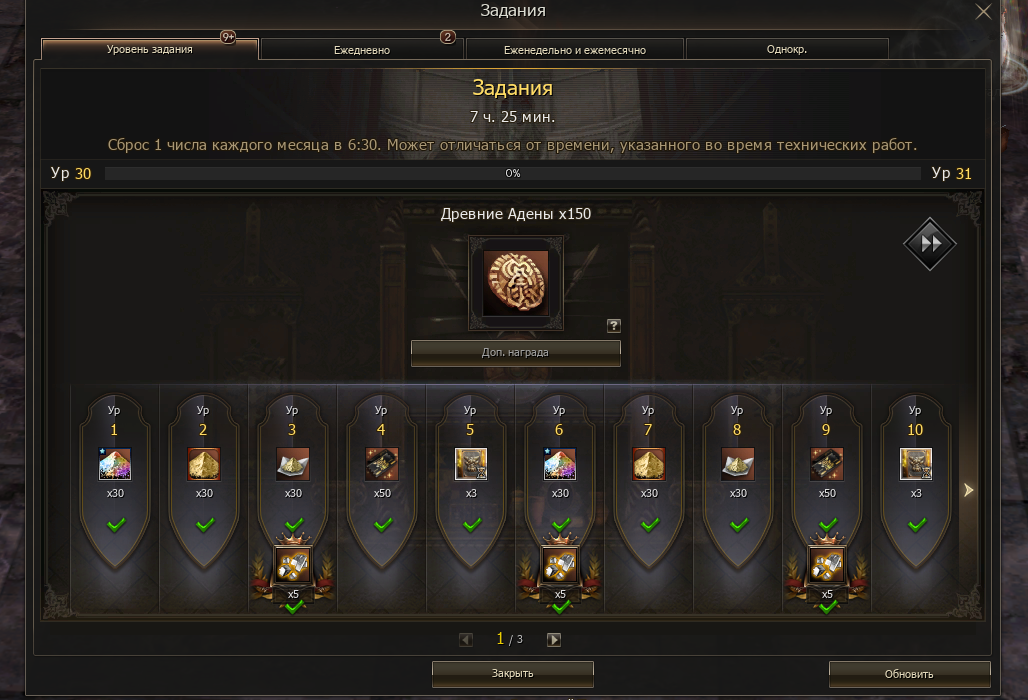Pick the level 8 reward icon
This screenshot has height=700, width=1028.
tap(737, 464)
